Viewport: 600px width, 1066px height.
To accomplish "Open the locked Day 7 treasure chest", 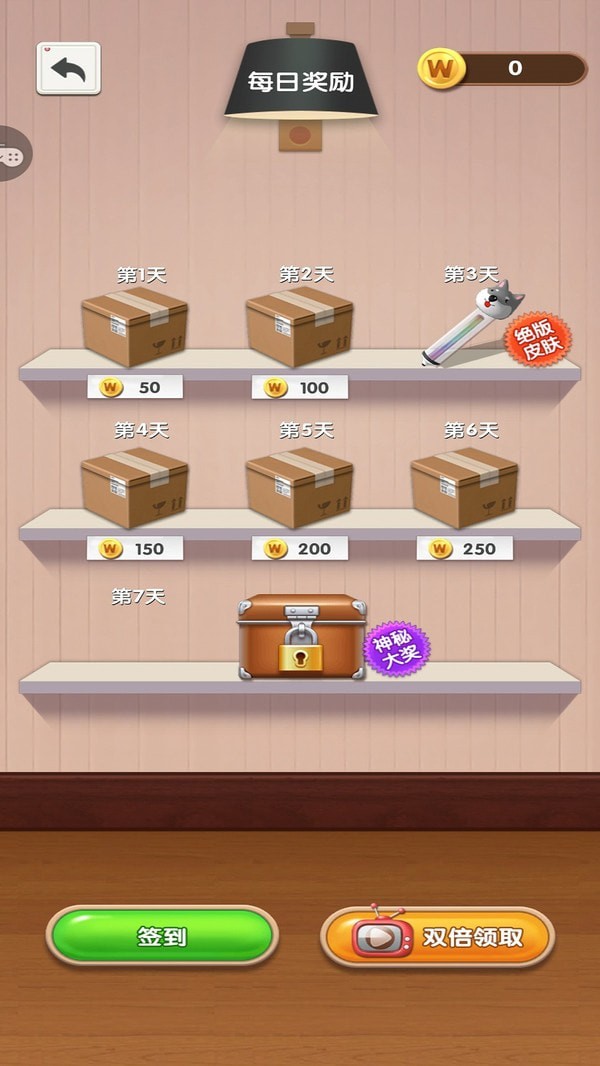I will (x=302, y=638).
